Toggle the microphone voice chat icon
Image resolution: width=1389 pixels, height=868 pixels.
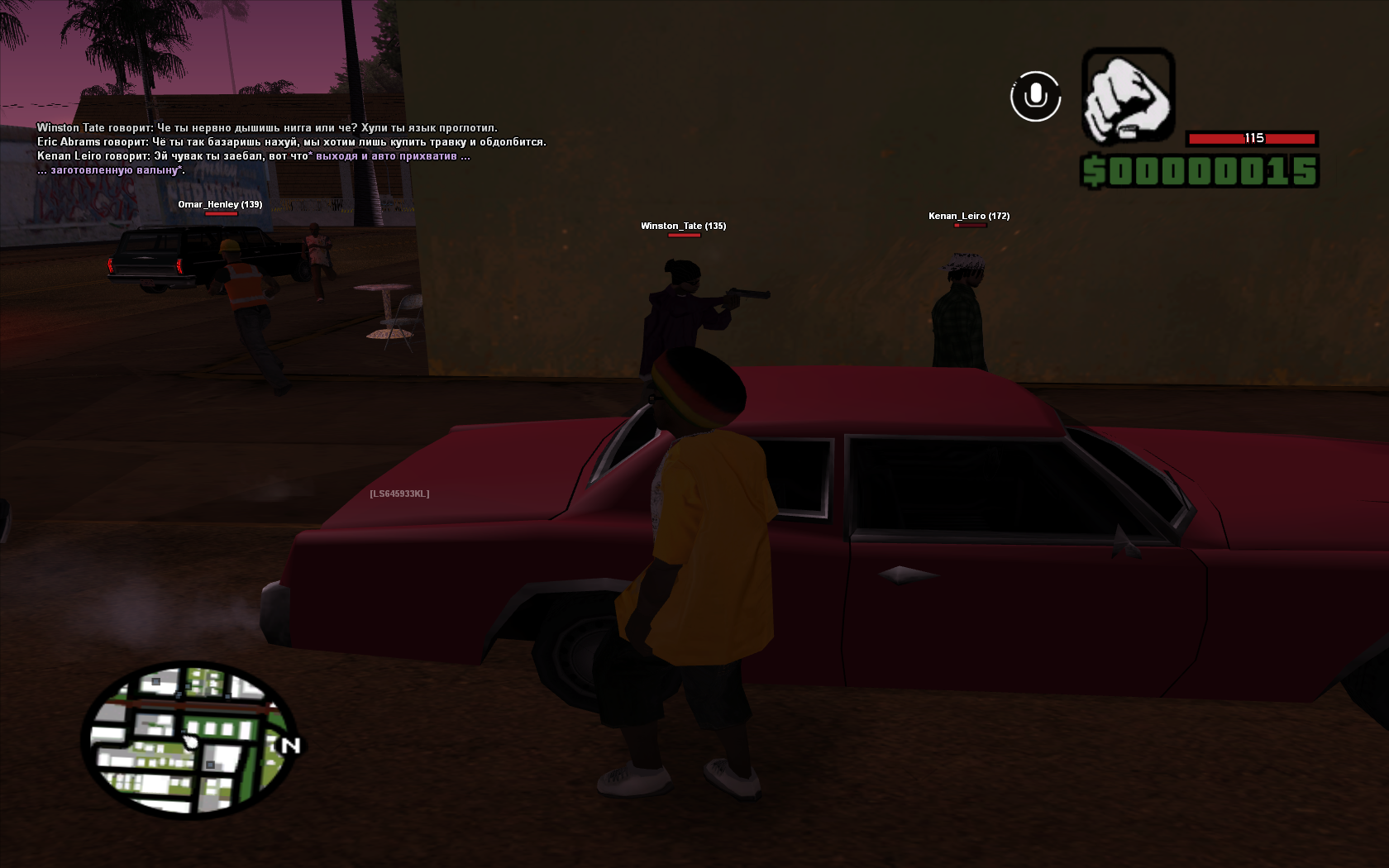1035,97
